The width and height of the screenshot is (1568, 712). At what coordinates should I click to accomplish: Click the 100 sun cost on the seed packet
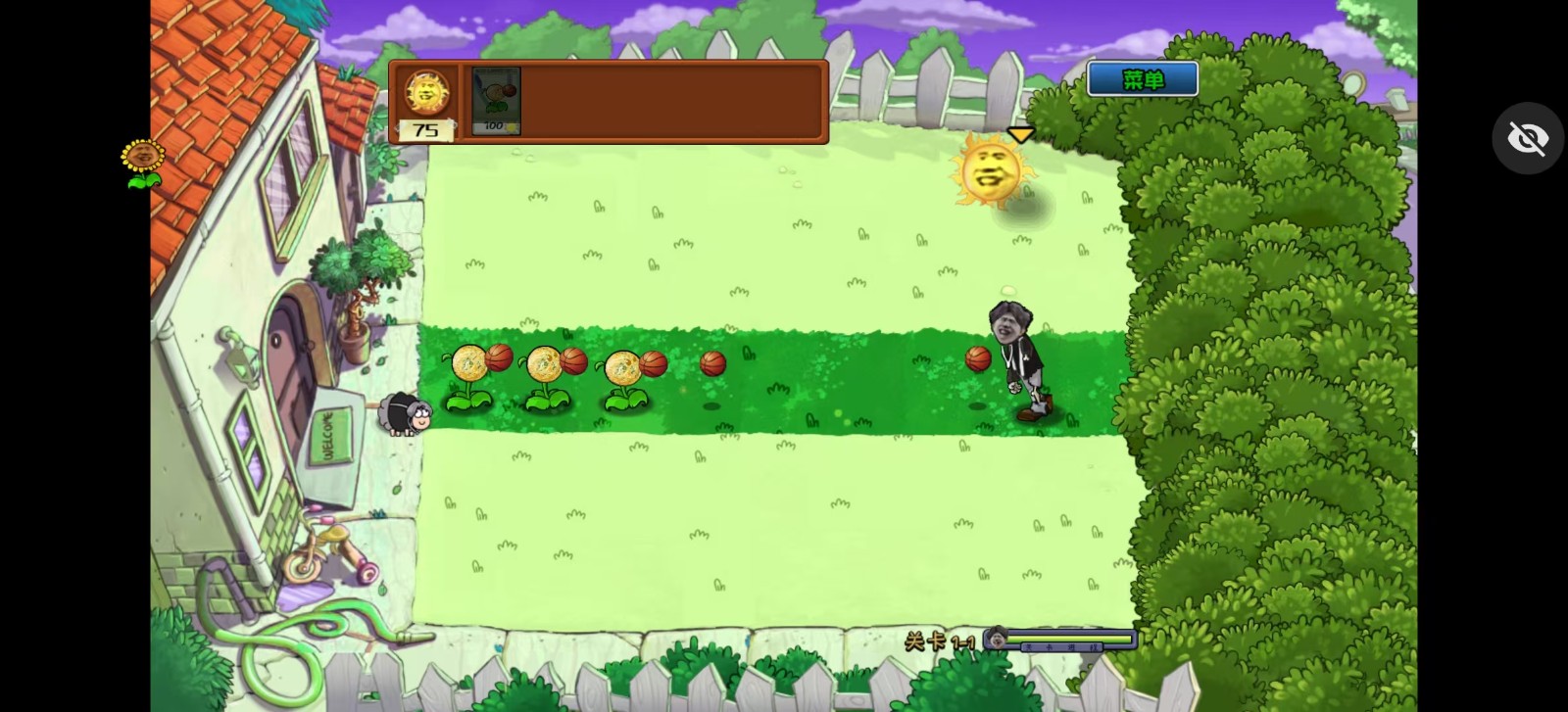coord(495,124)
